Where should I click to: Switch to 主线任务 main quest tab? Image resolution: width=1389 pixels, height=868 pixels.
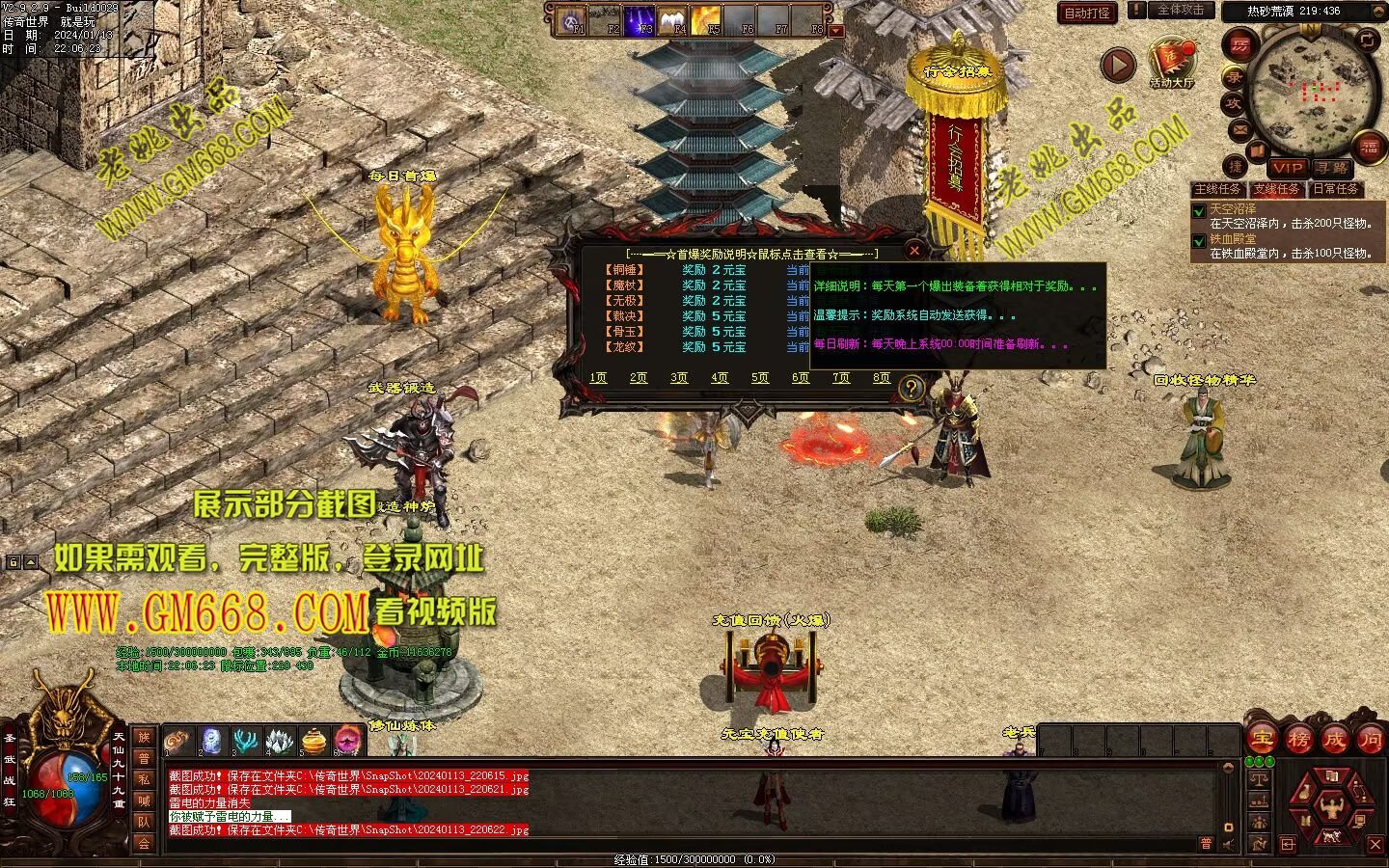1218,189
